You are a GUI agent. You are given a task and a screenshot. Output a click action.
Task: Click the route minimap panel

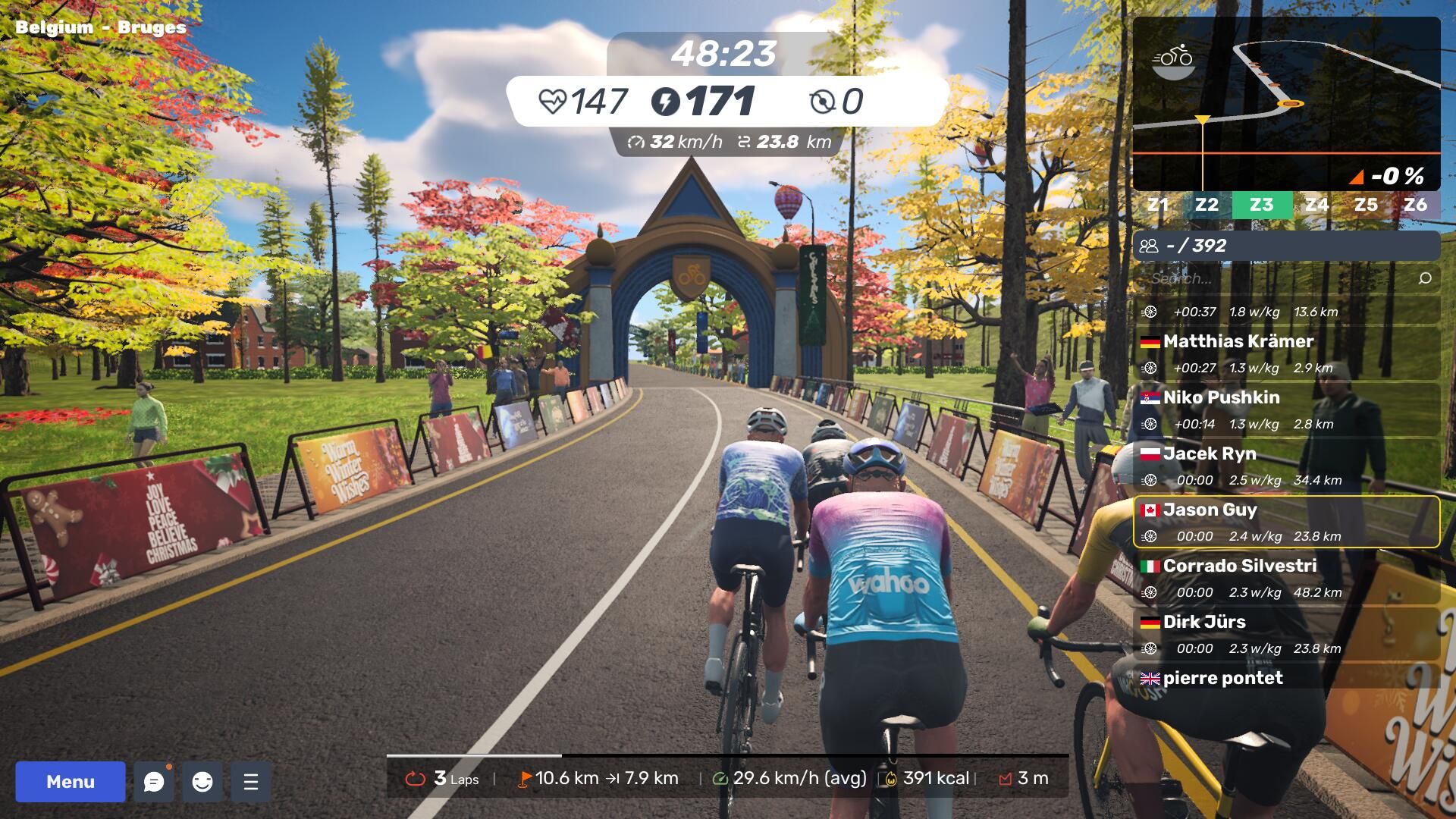1286,104
